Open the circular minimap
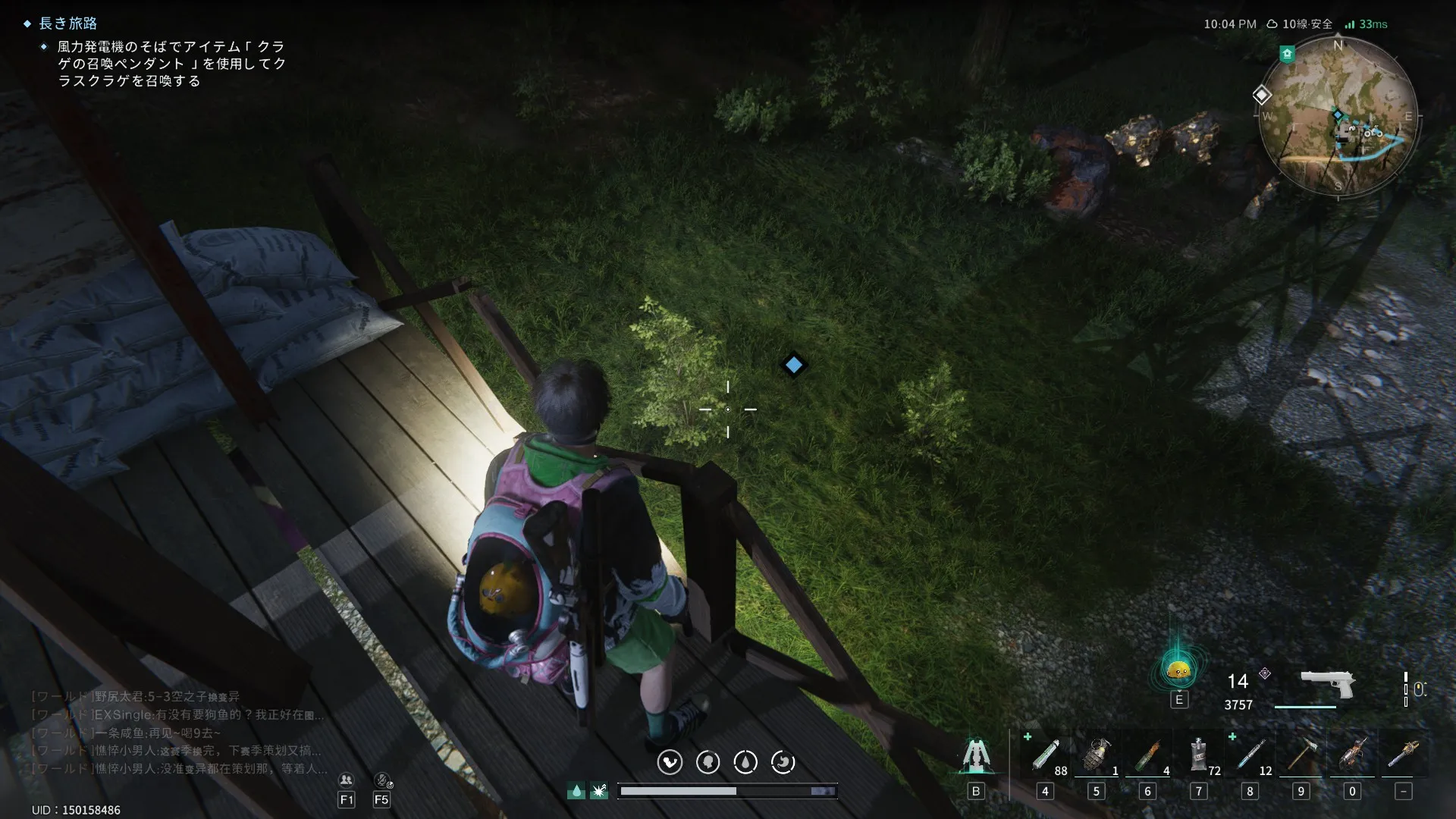This screenshot has height=819, width=1456. point(1338,117)
